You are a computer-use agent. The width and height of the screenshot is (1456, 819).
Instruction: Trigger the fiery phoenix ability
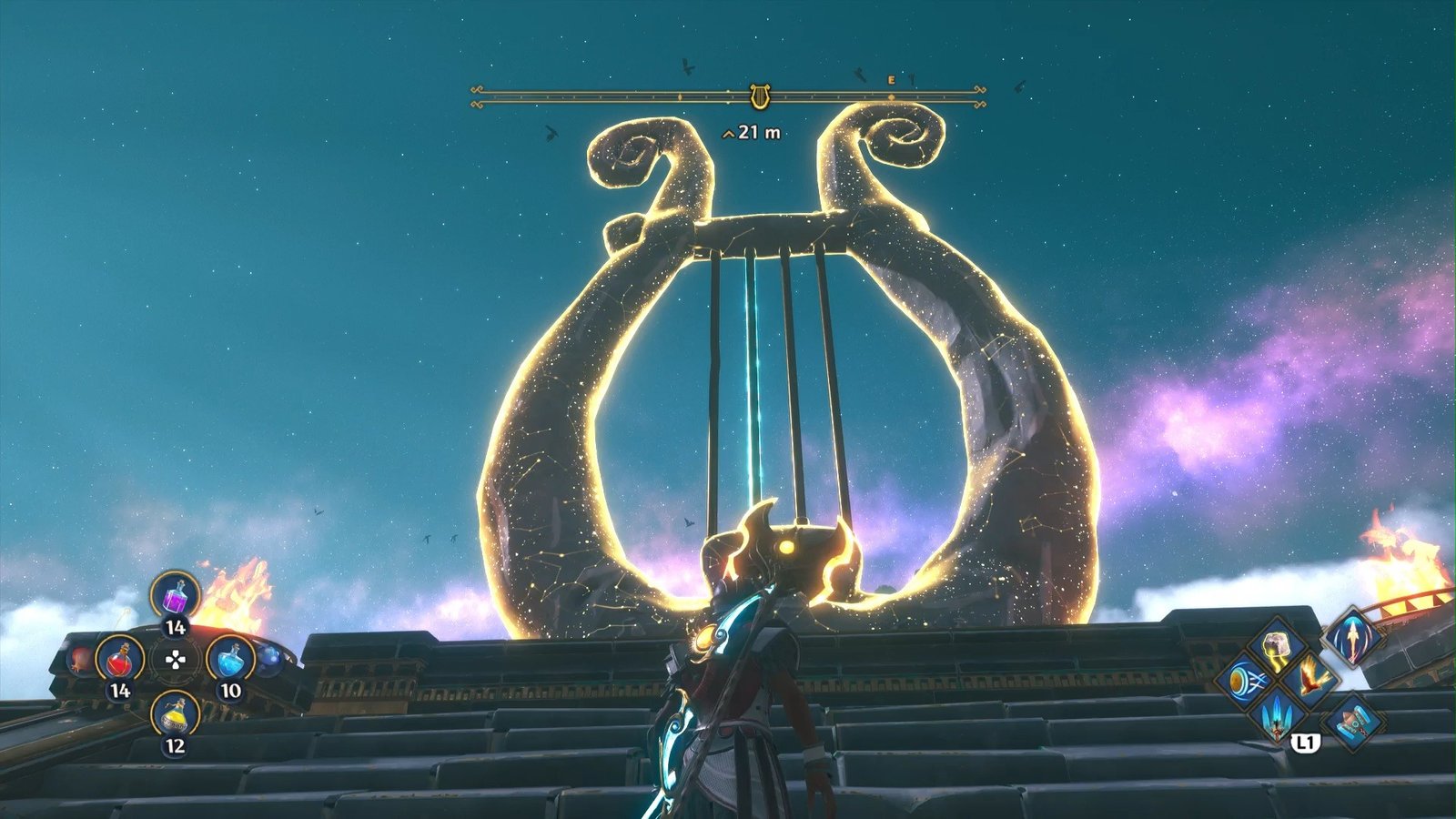coord(1310,678)
